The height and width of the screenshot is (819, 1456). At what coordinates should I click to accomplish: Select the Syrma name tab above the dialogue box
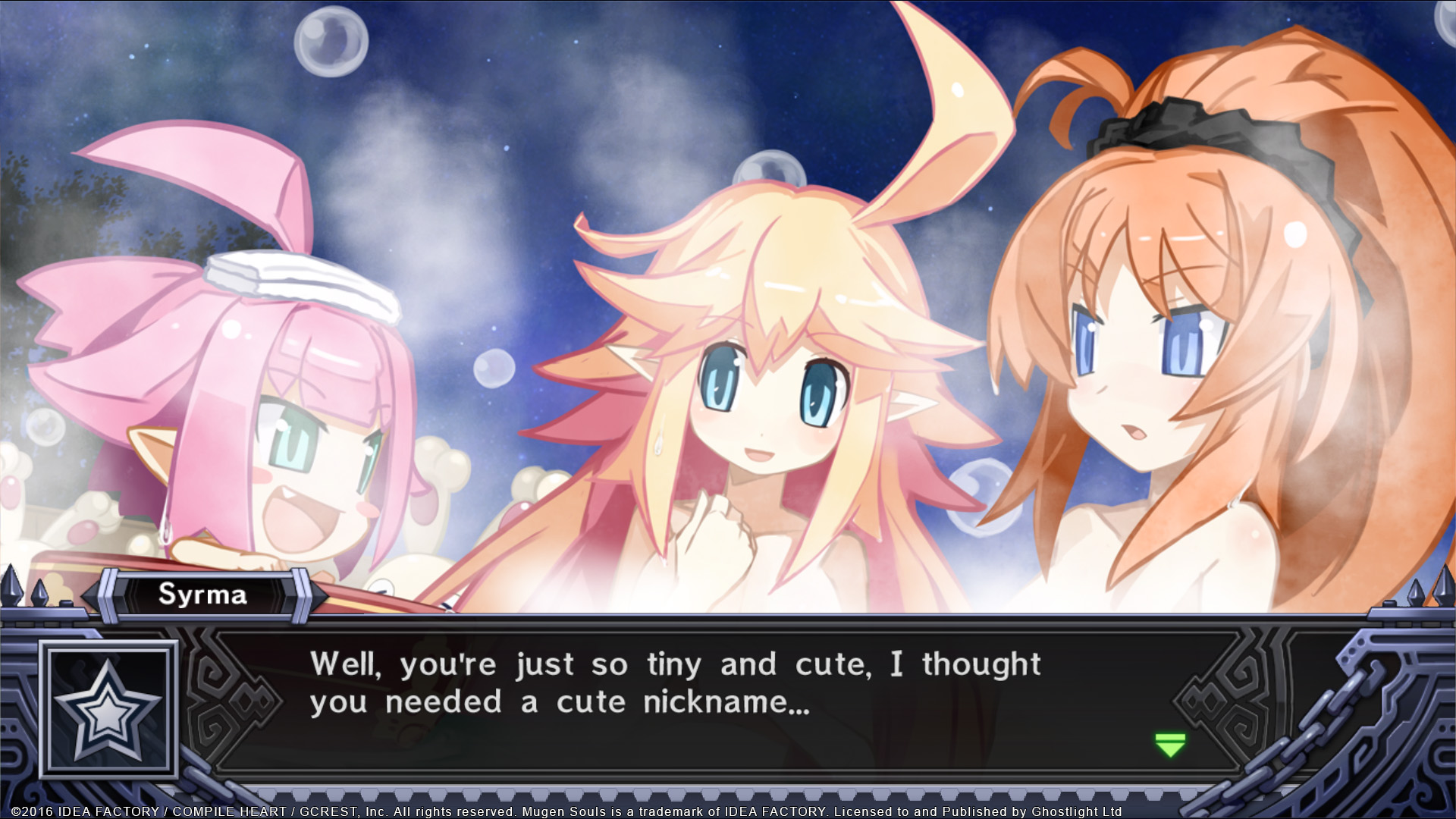[205, 595]
